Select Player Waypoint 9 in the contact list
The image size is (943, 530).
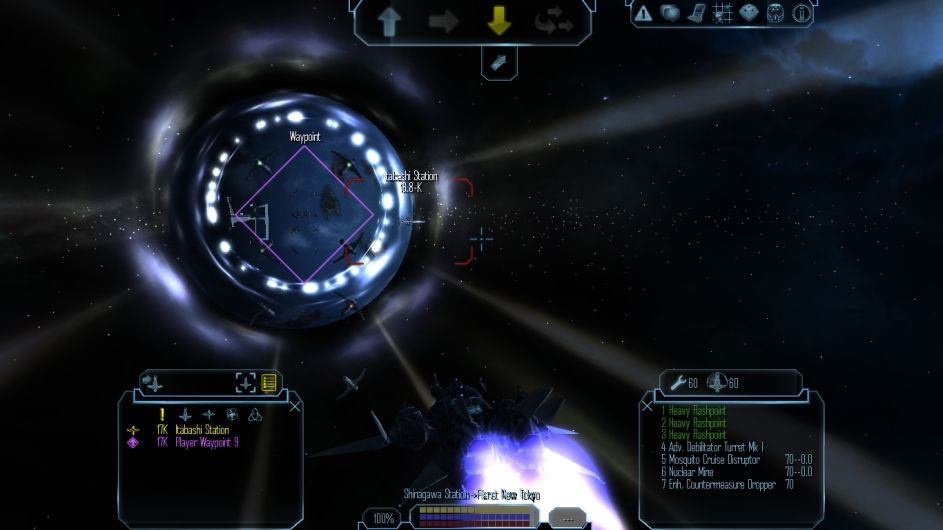tap(206, 441)
